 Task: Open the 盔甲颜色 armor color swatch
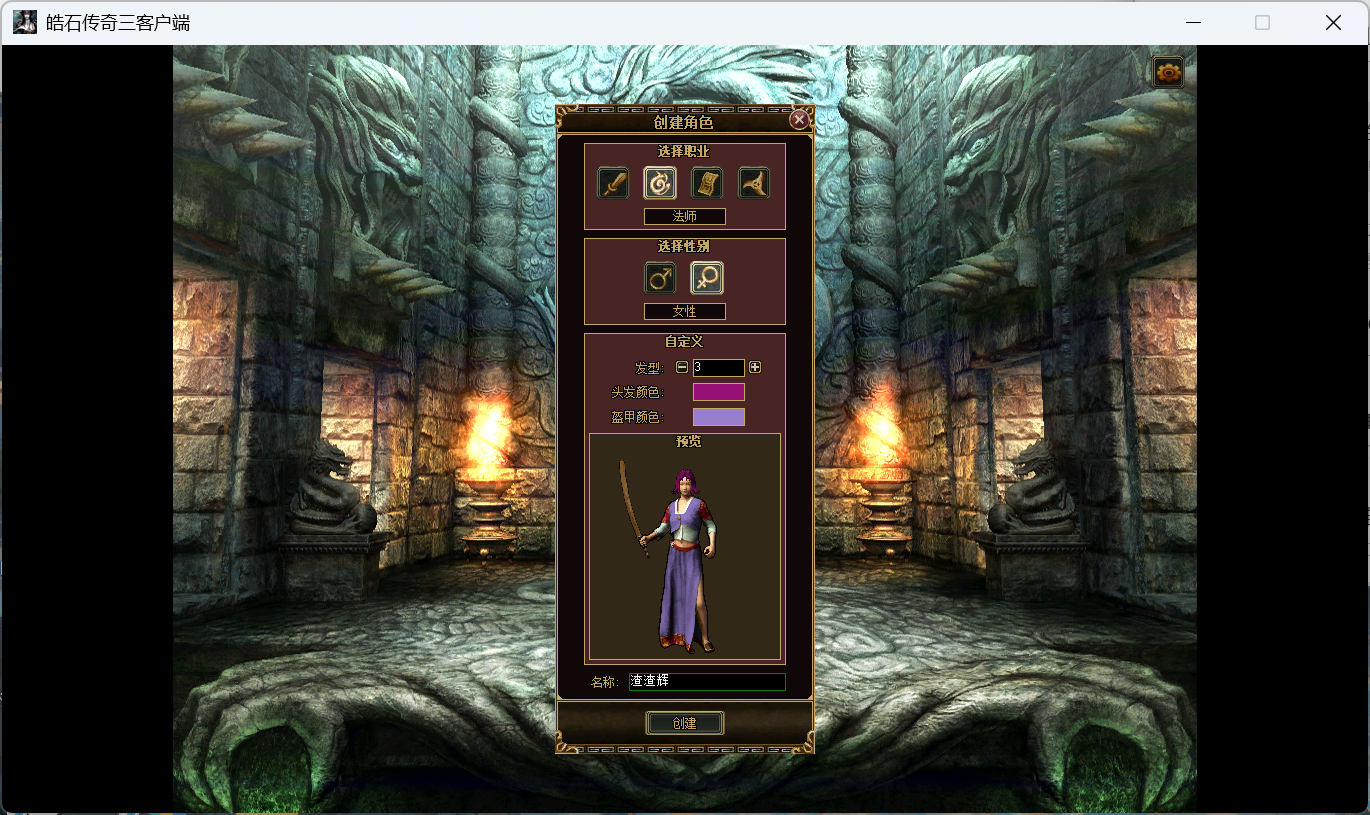tap(719, 416)
